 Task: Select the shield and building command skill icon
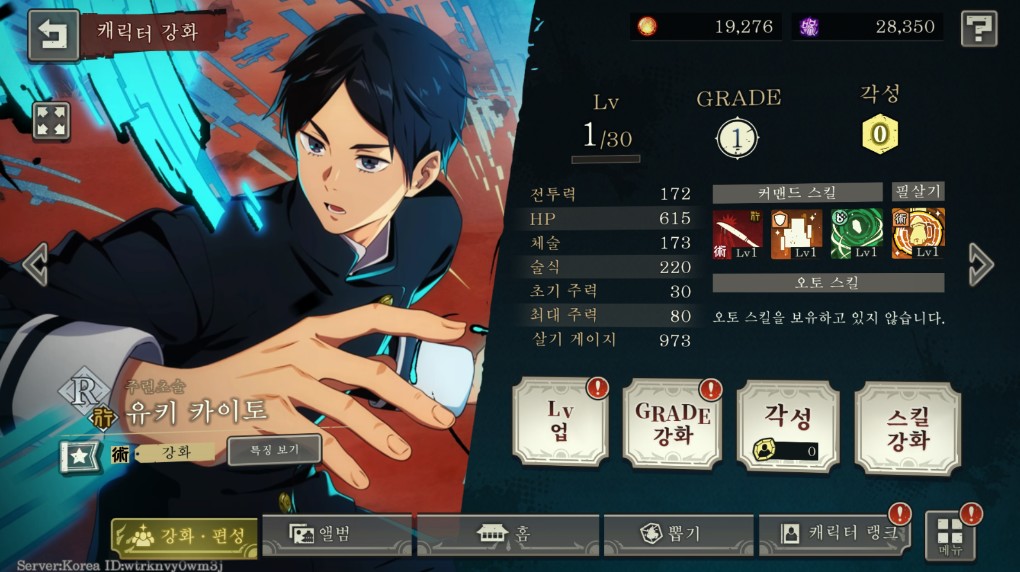tap(796, 233)
